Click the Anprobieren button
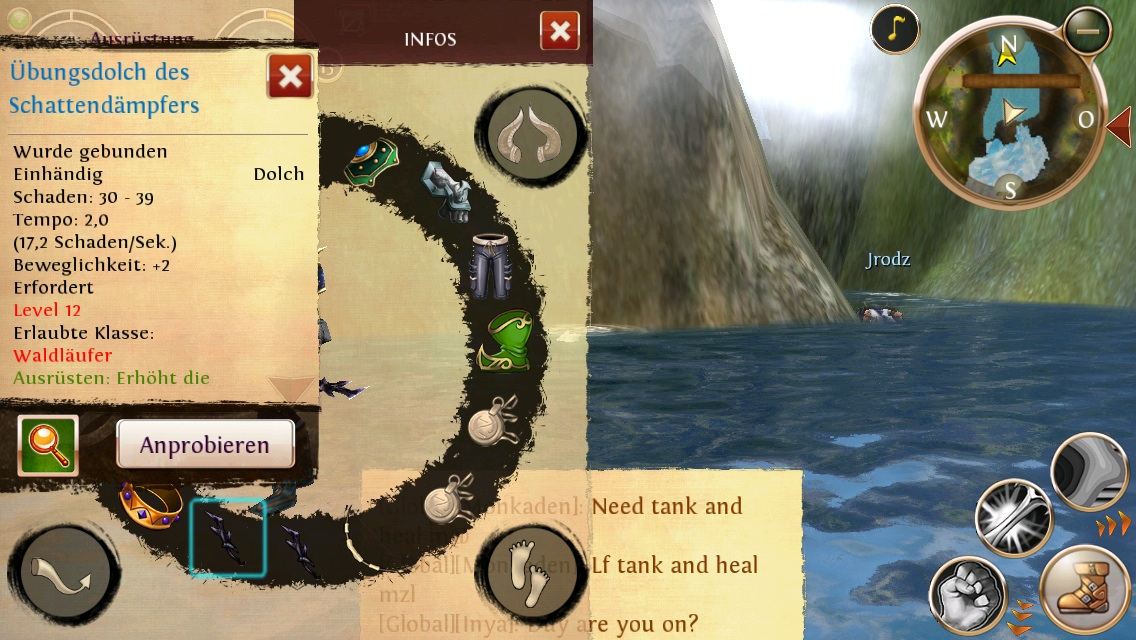The image size is (1136, 640). point(205,444)
